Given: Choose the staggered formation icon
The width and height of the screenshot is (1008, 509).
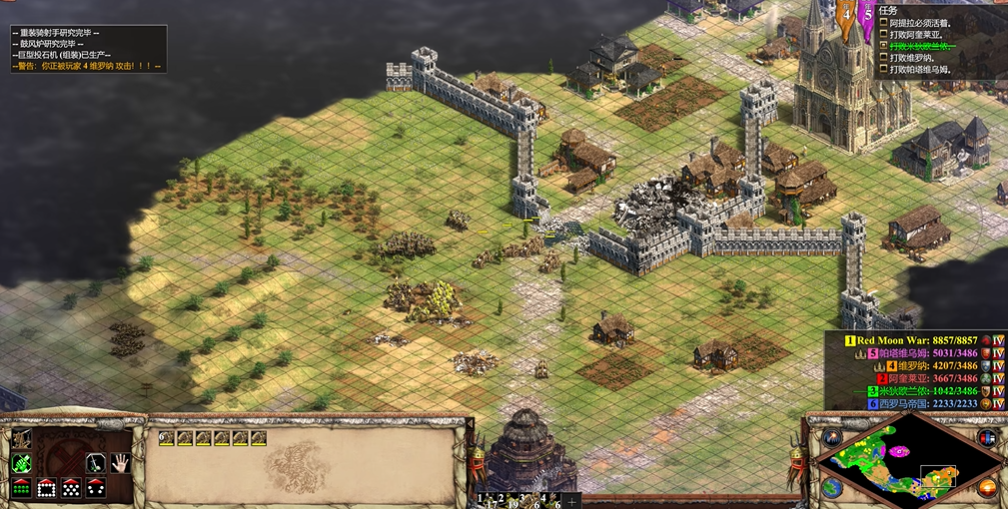Looking at the screenshot, I should click(x=71, y=488).
